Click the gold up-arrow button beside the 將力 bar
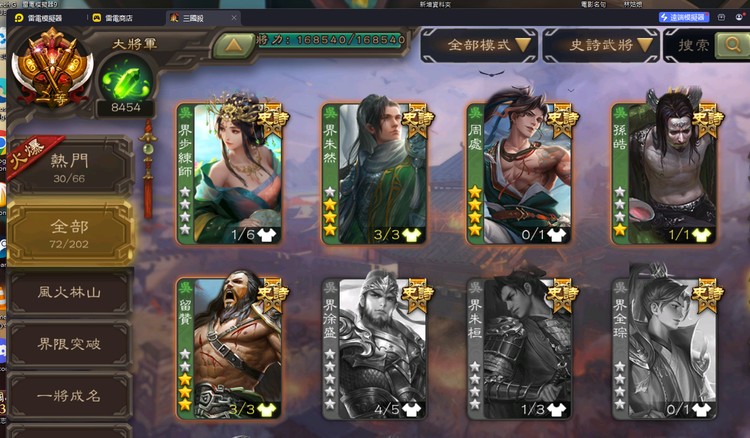This screenshot has width=750, height=438. tap(233, 45)
